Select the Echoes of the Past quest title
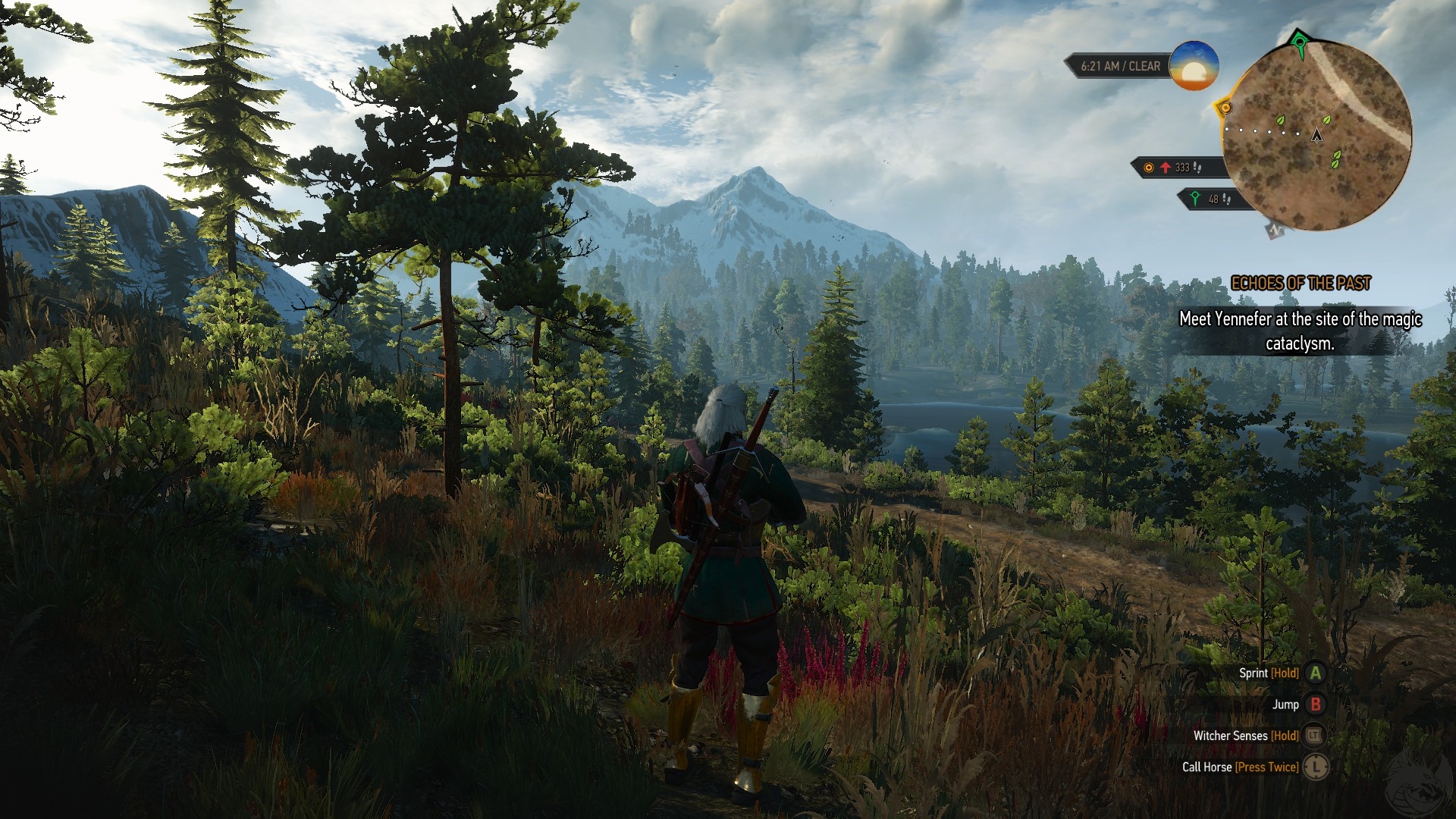1456x819 pixels. 1301,284
